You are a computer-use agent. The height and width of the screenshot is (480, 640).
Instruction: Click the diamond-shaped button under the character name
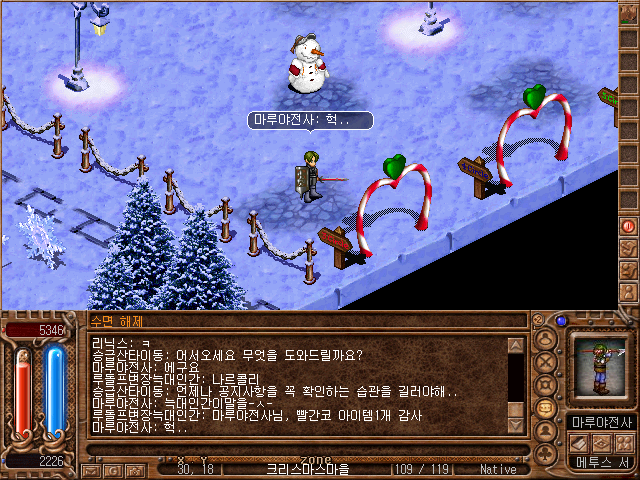(x=602, y=443)
